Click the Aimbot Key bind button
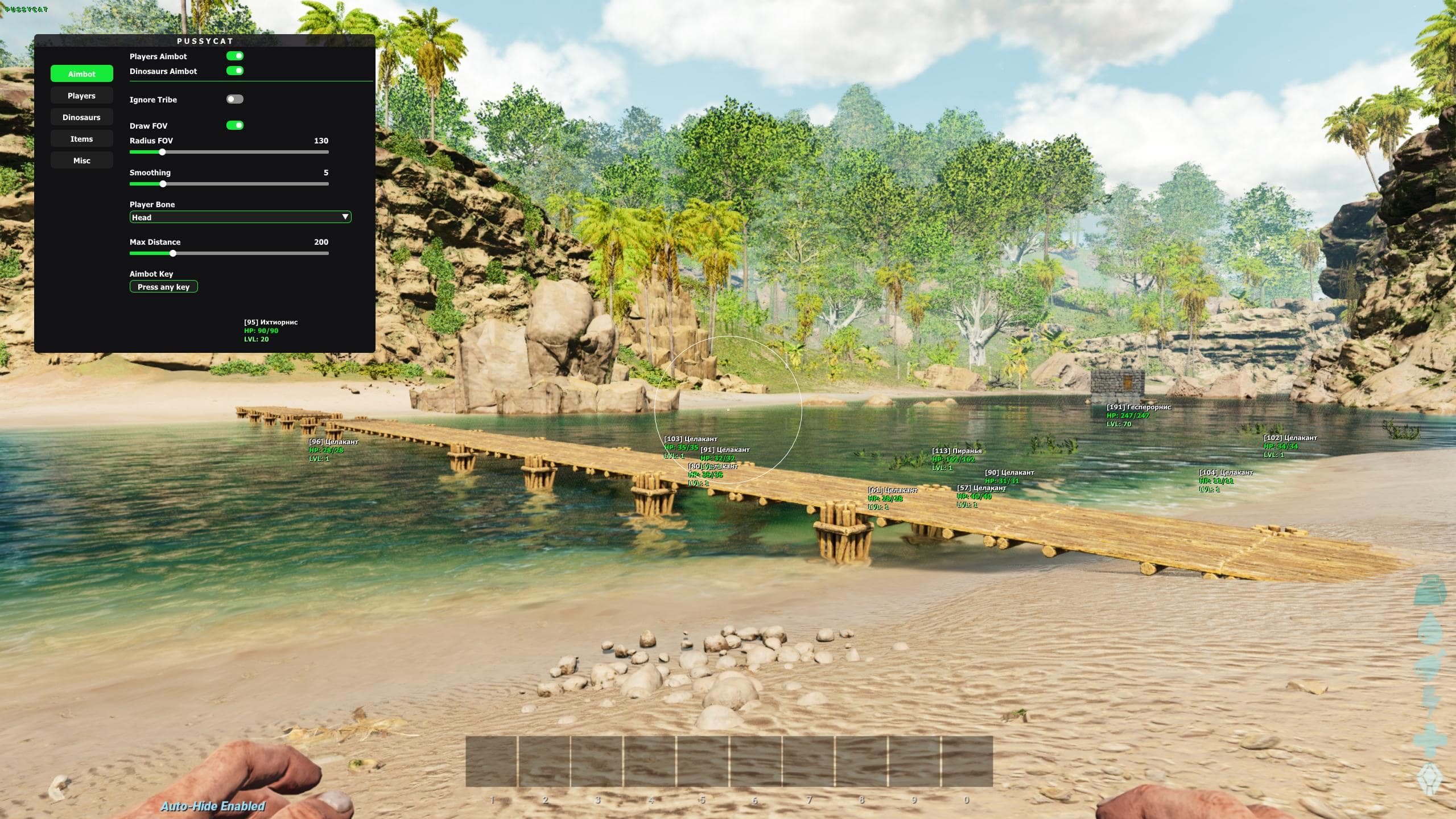 (163, 287)
